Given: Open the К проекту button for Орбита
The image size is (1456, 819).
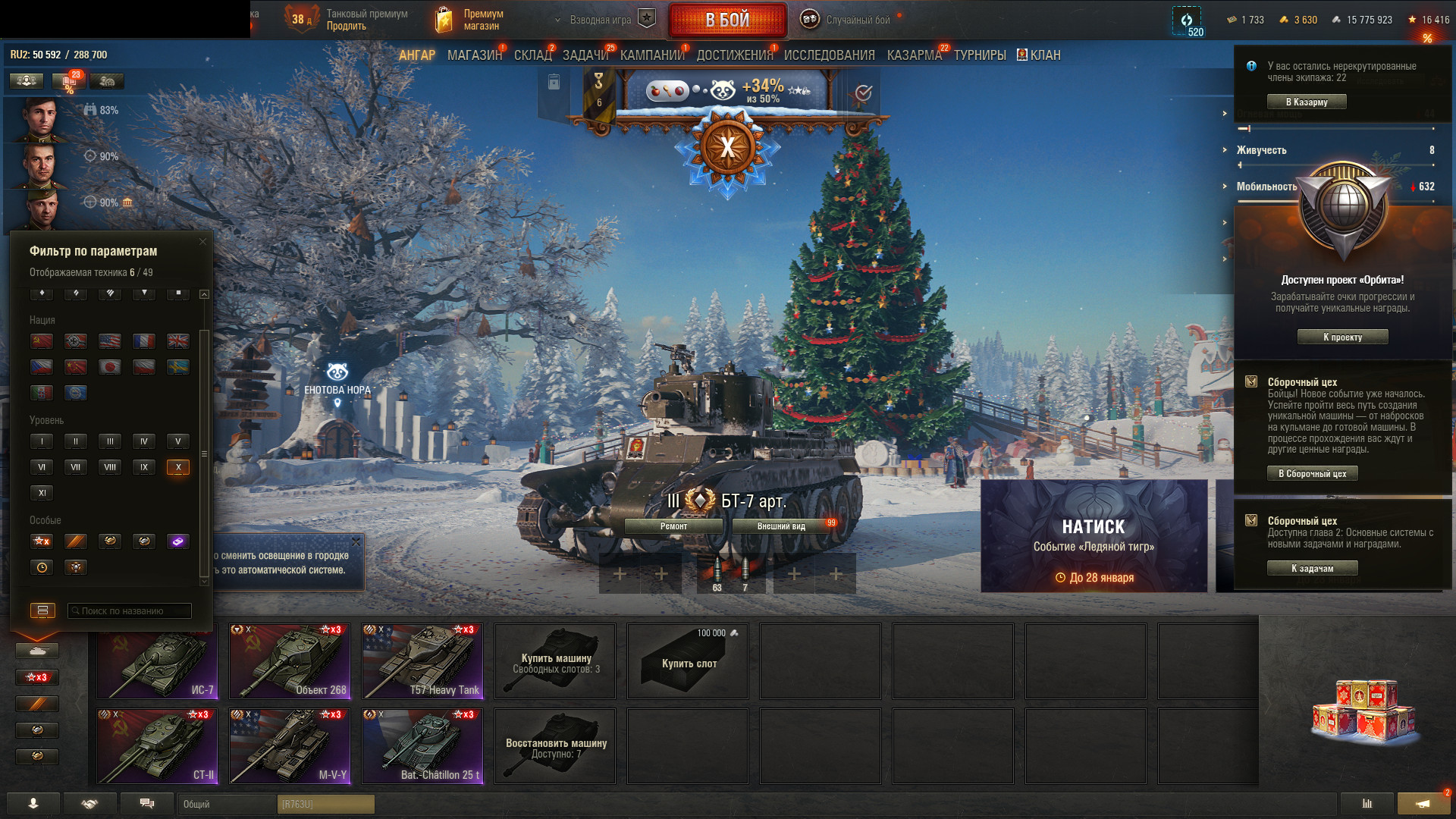Looking at the screenshot, I should (1342, 337).
